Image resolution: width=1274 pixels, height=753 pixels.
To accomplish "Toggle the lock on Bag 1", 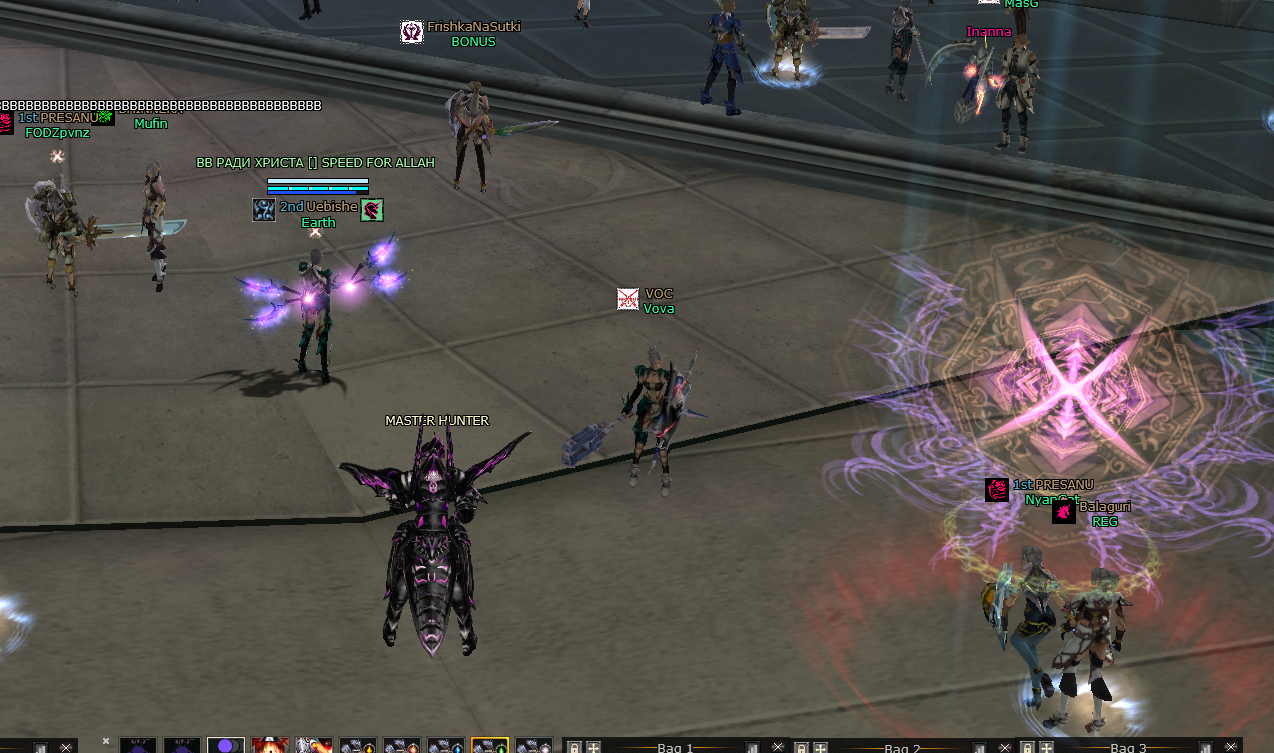I will pos(575,747).
